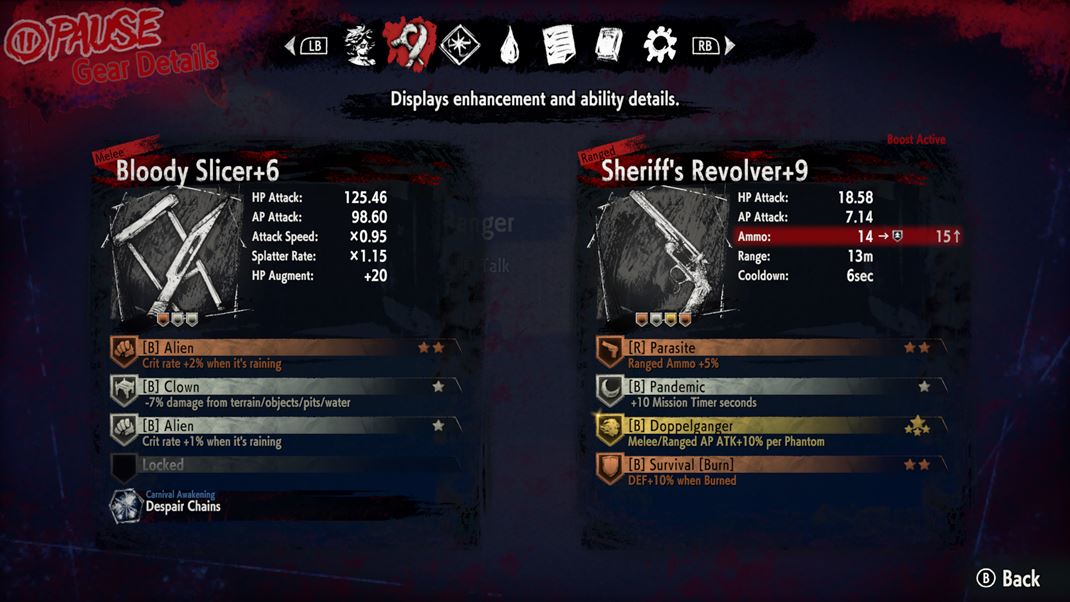This screenshot has width=1070, height=602.
Task: Open the blood droplet tab
Action: point(510,46)
